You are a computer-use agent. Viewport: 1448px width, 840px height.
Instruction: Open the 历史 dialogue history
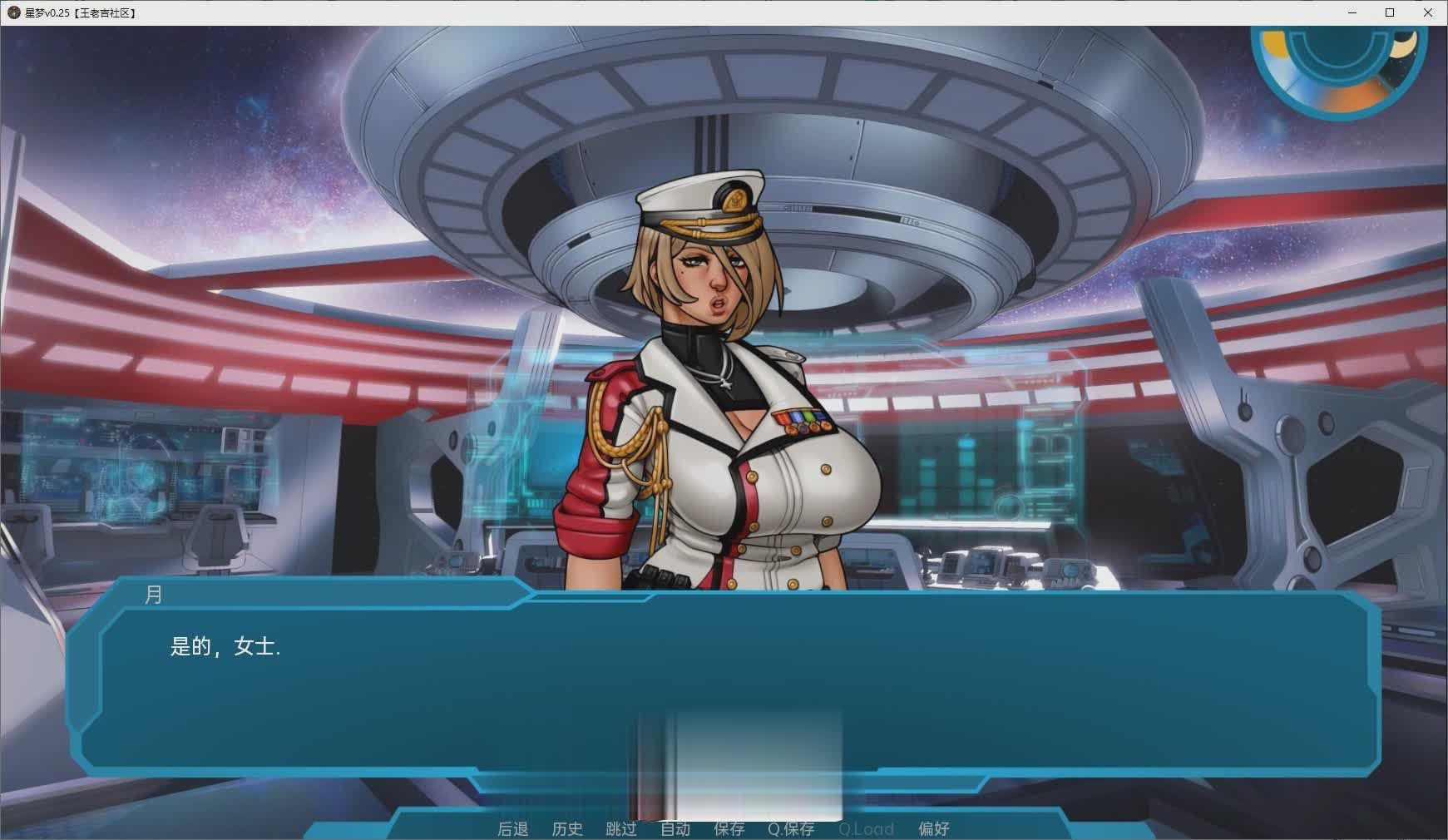point(568,828)
